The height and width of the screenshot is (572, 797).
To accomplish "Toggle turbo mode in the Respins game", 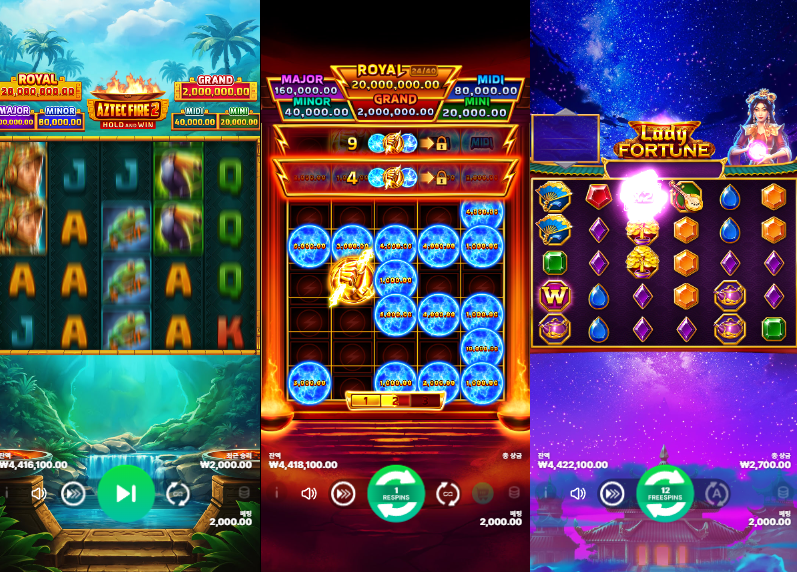I will (x=343, y=493).
